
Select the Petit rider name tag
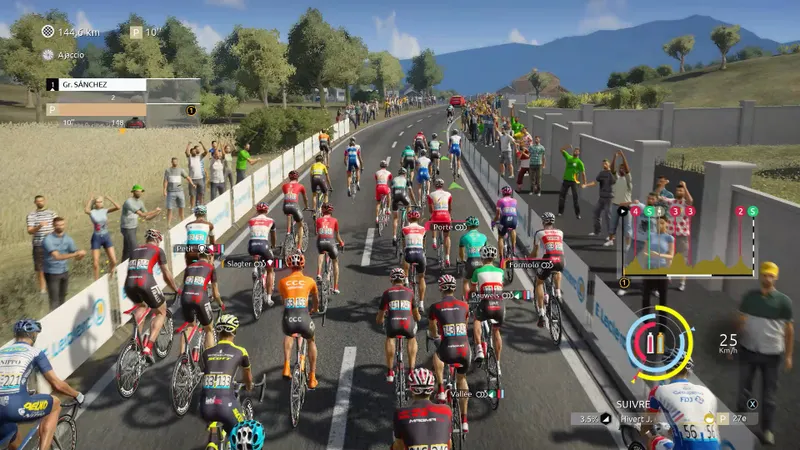185,248
